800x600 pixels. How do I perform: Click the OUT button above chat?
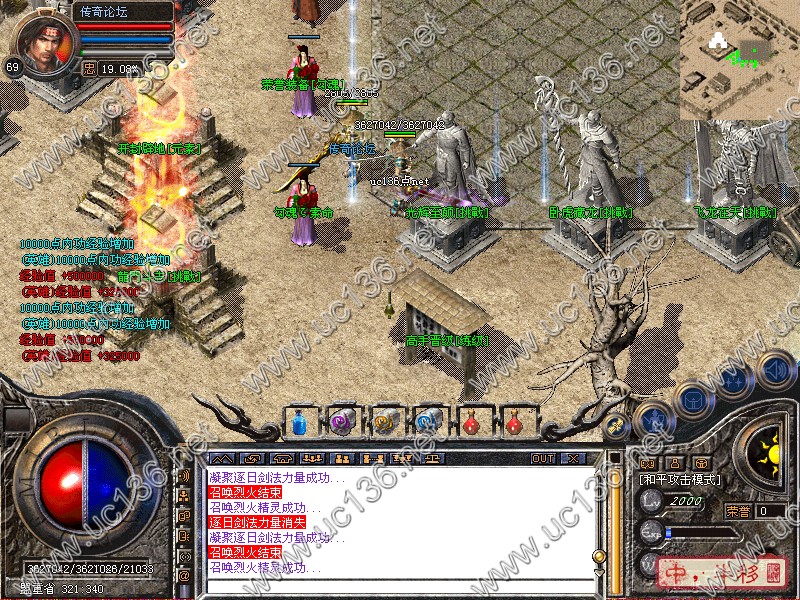[x=542, y=458]
